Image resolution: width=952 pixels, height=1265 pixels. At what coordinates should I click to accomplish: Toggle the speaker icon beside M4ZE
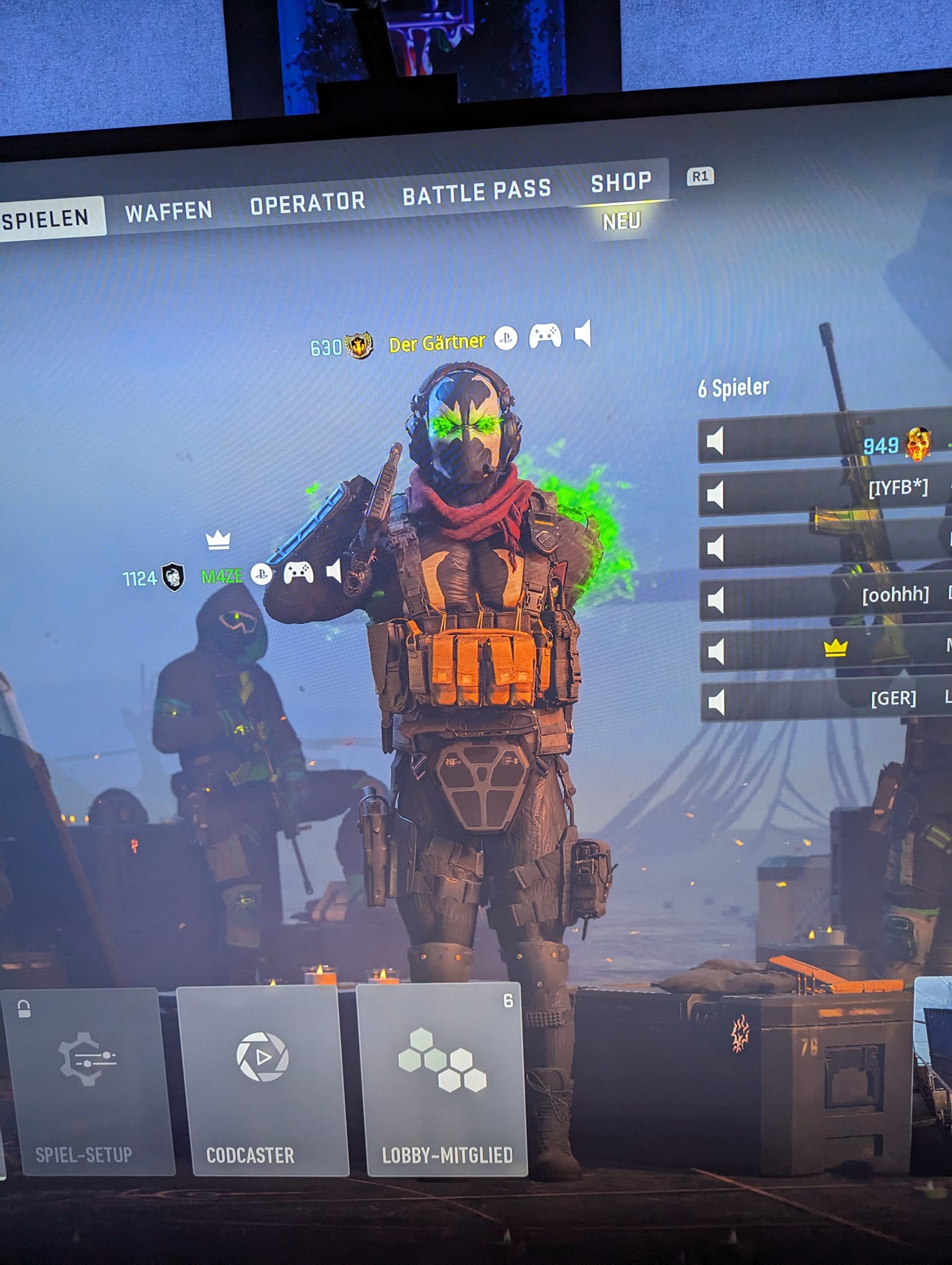[334, 571]
